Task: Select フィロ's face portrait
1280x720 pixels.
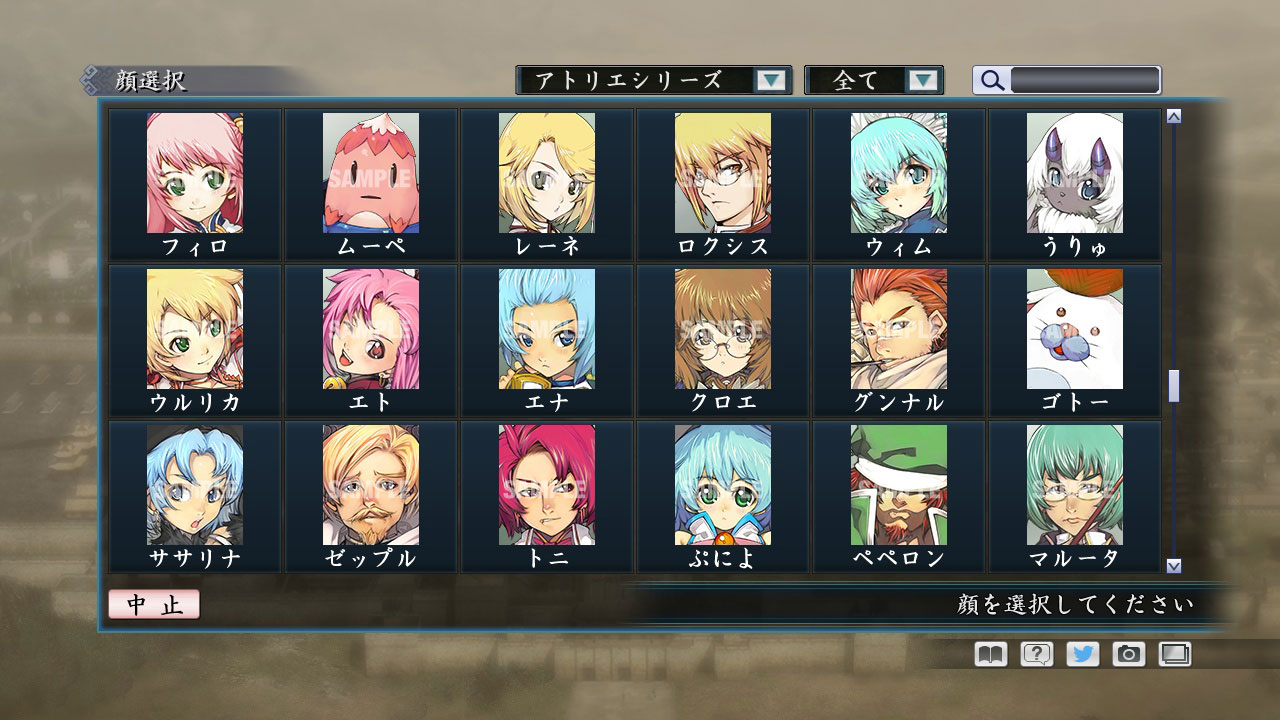Action: (x=196, y=175)
